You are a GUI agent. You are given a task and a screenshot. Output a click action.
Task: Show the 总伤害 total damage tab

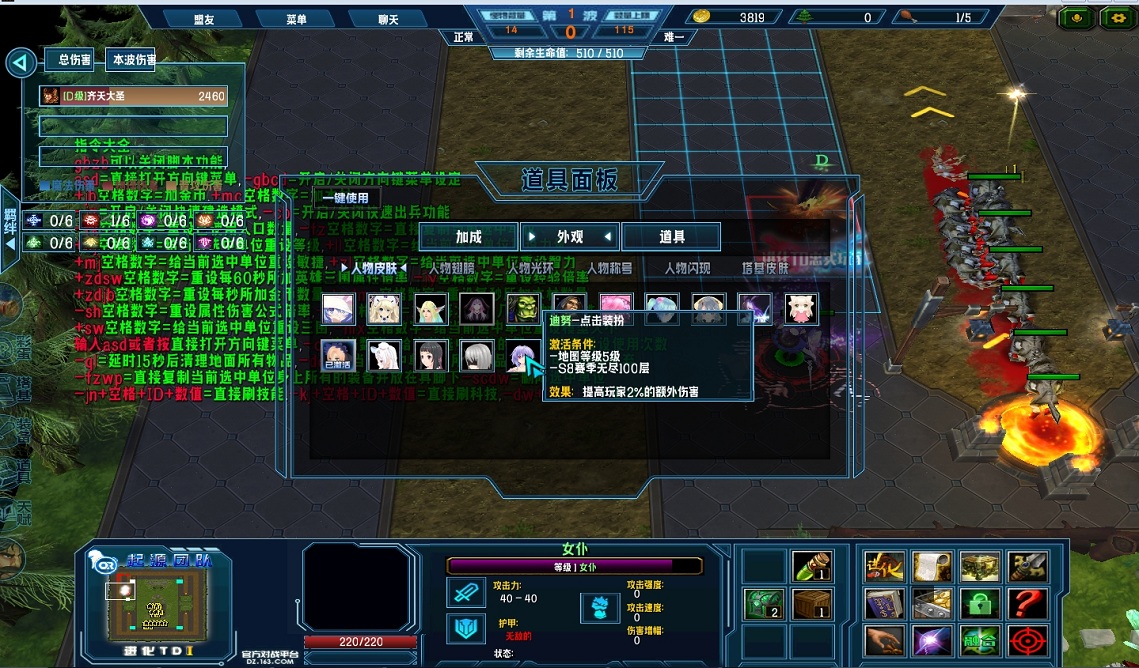[74, 60]
